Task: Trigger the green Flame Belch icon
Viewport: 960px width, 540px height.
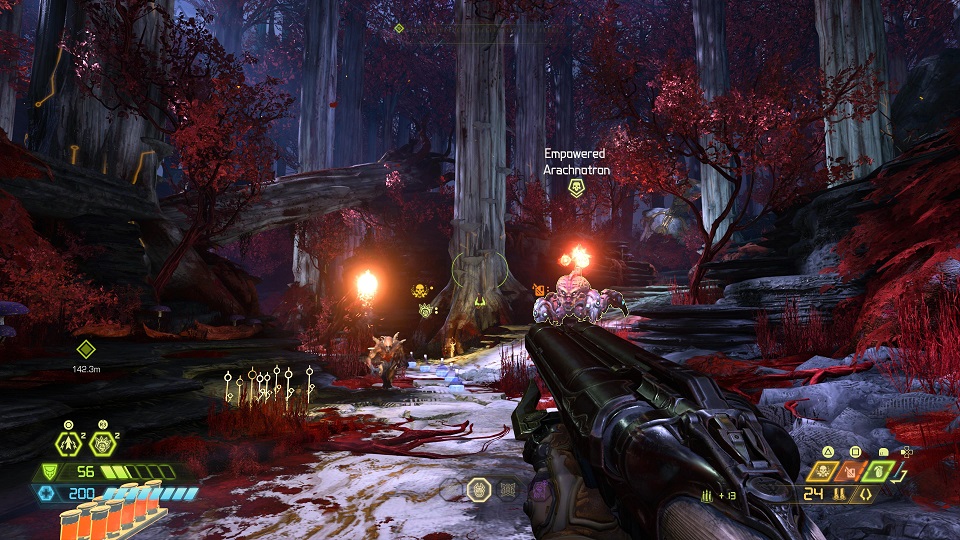Action: point(877,470)
